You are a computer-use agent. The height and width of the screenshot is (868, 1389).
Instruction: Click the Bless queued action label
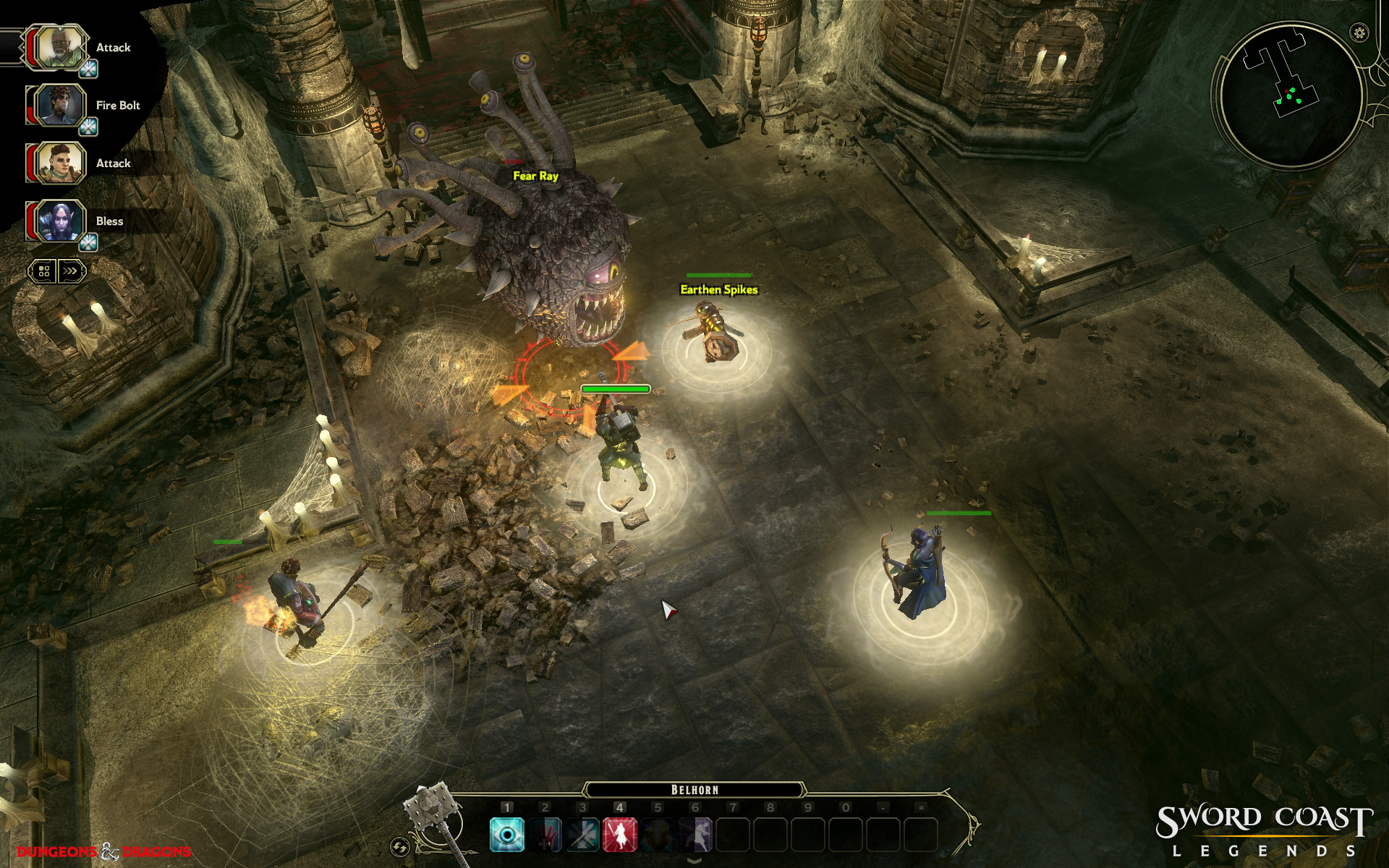tap(109, 221)
